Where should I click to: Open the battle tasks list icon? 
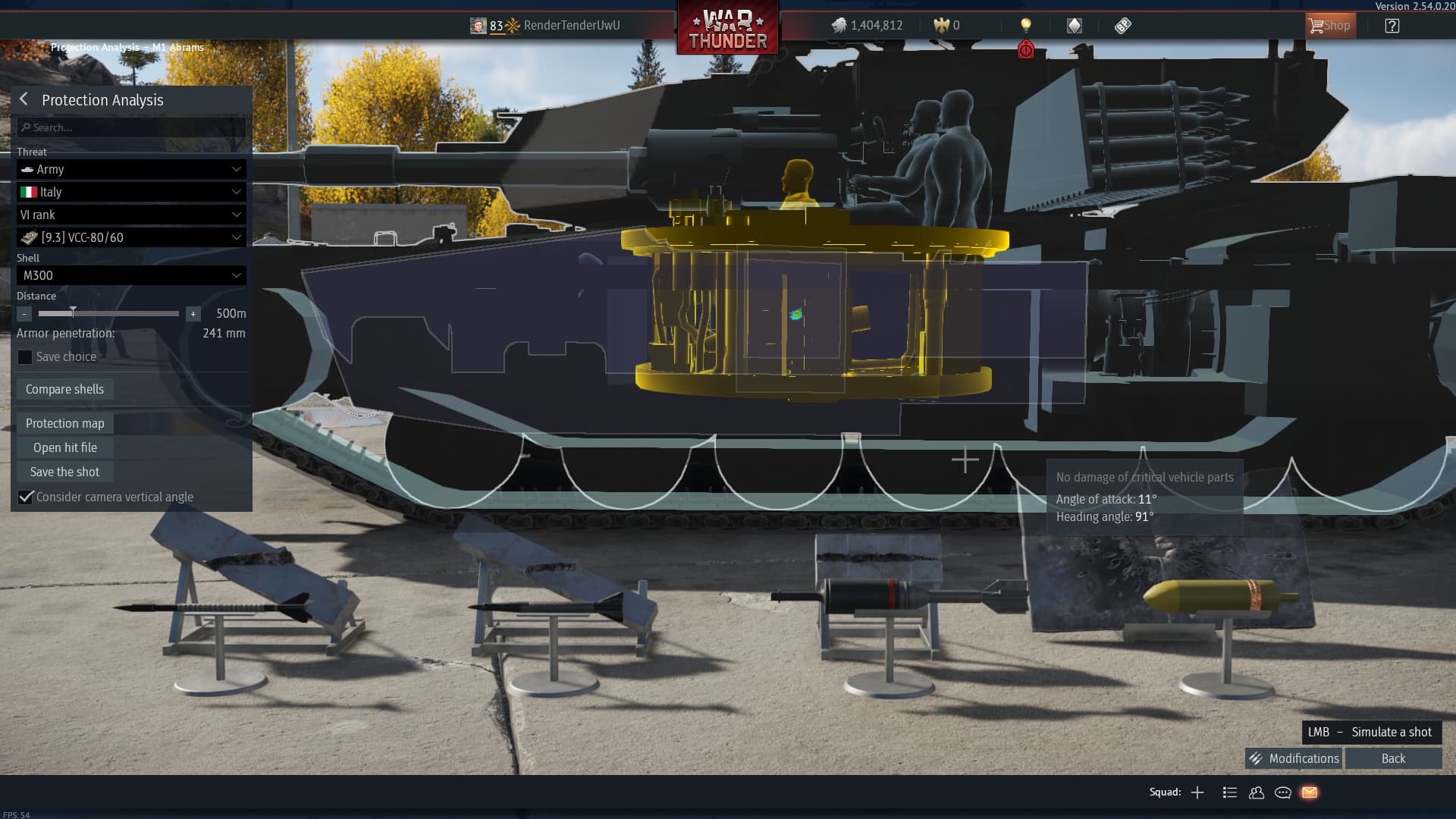[1229, 792]
